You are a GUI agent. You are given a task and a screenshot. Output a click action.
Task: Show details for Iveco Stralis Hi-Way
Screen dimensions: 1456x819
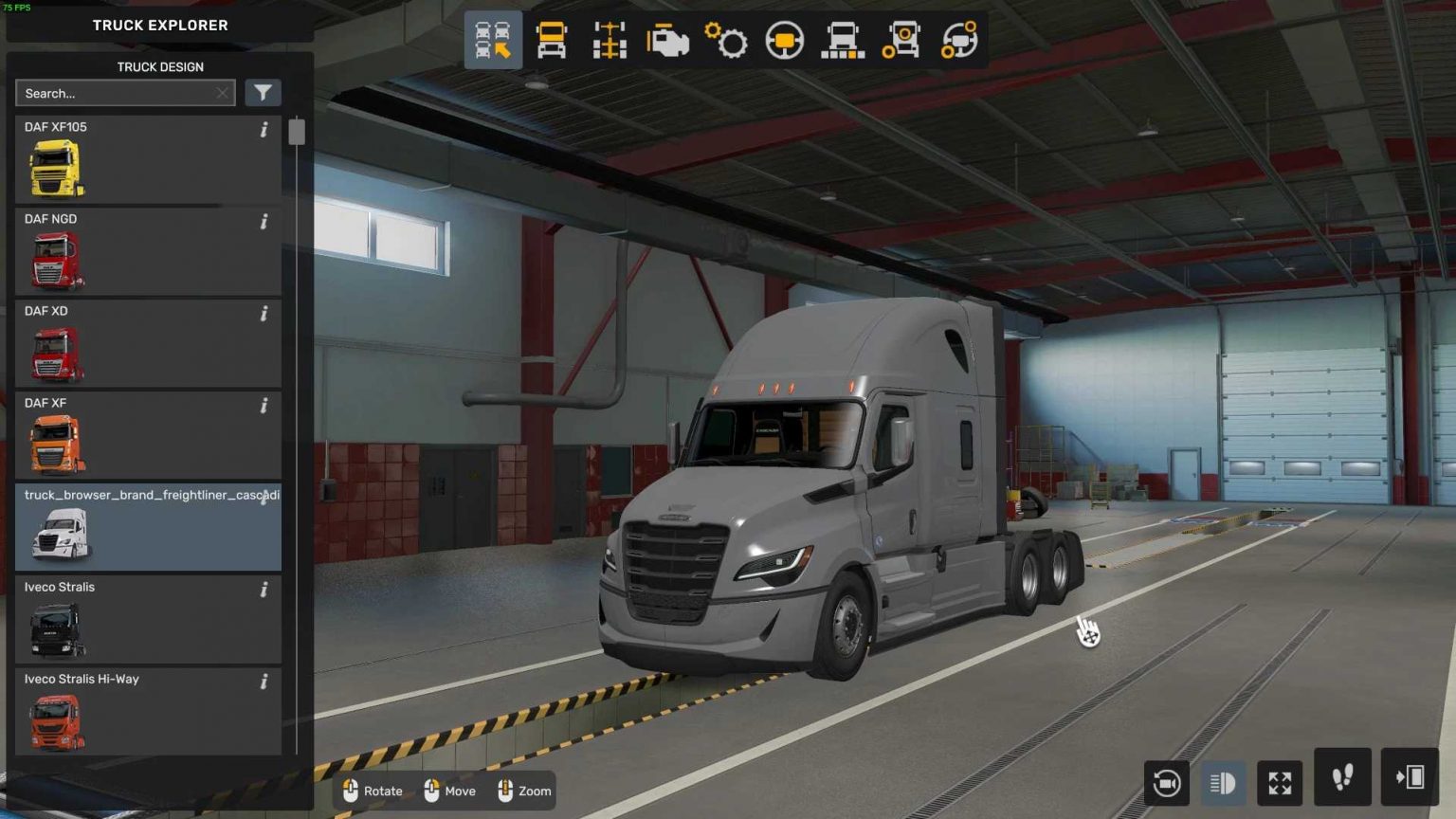[263, 682]
